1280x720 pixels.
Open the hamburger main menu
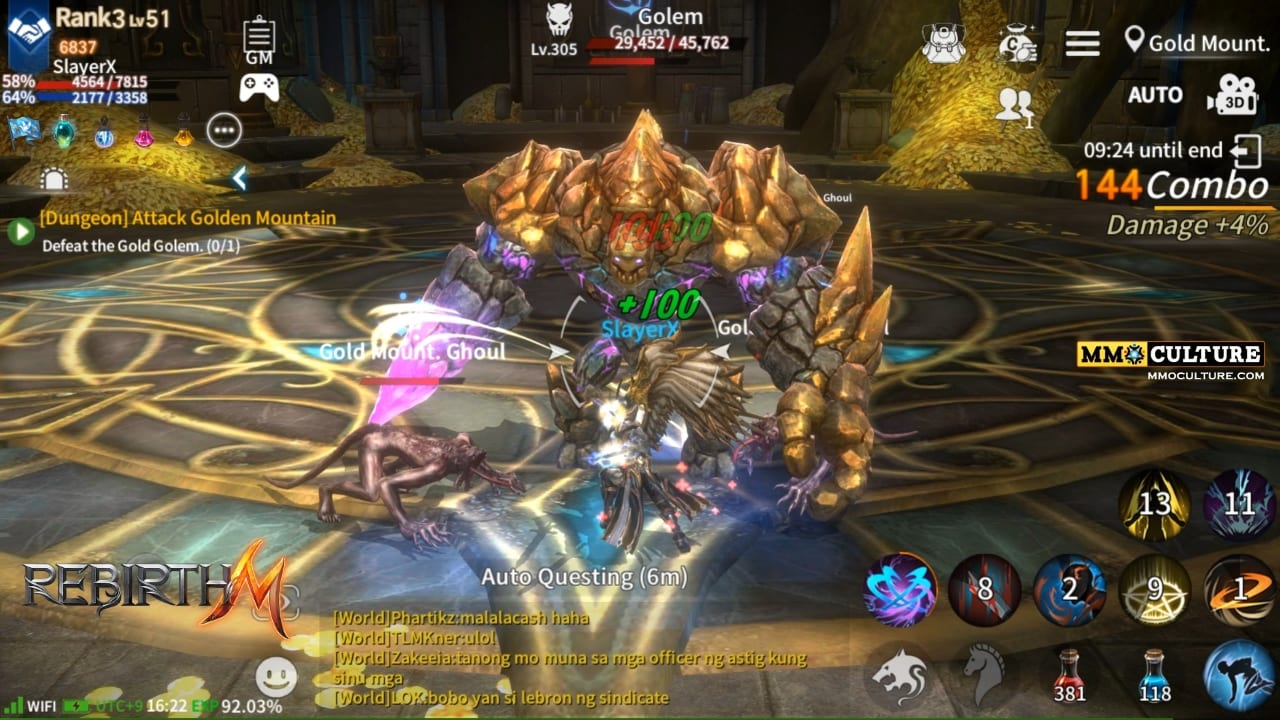pyautogui.click(x=1082, y=43)
